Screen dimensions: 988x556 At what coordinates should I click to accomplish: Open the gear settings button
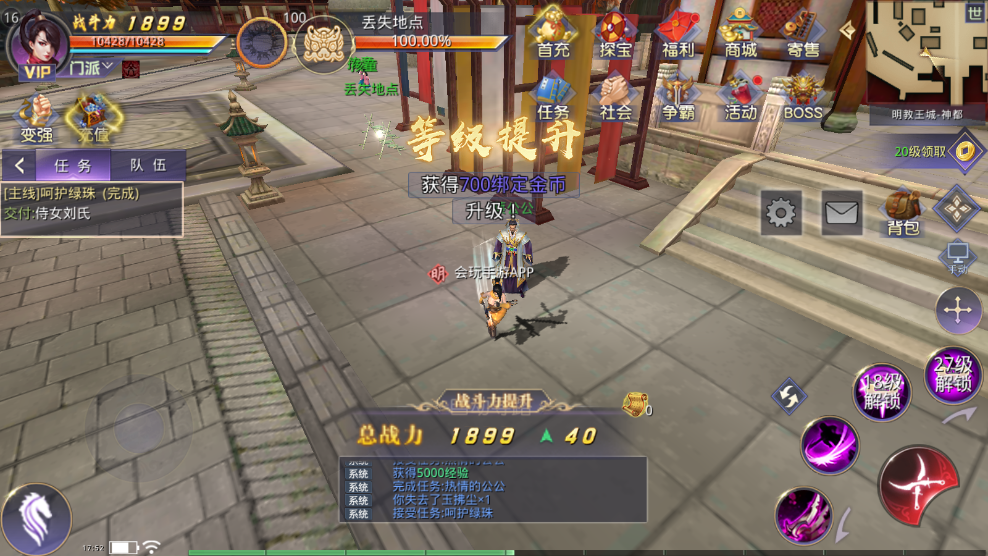pyautogui.click(x=781, y=212)
